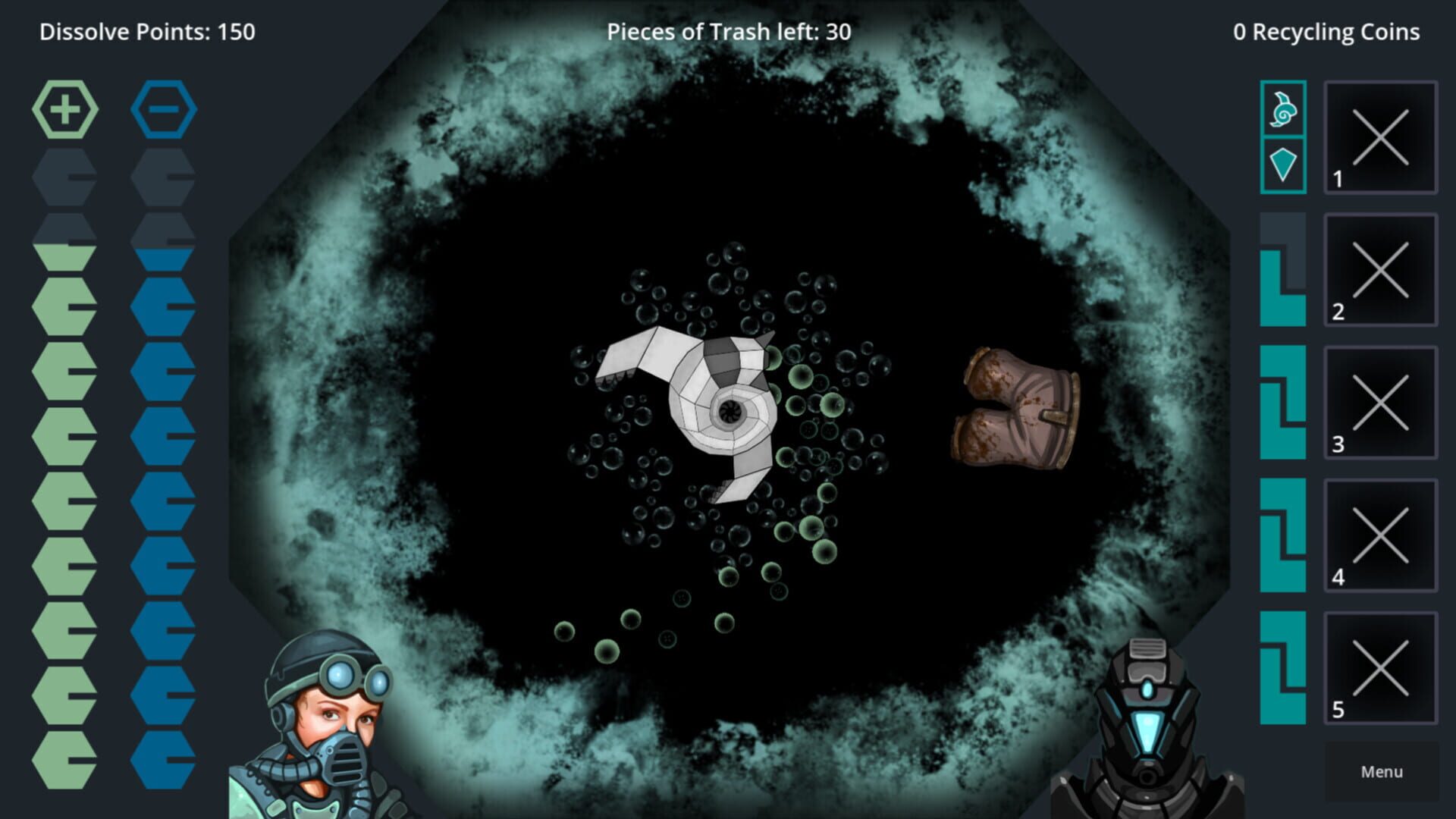Screen dimensions: 1456x819
Task: Open the highlighted slot 1 tool group
Action: point(1283,136)
